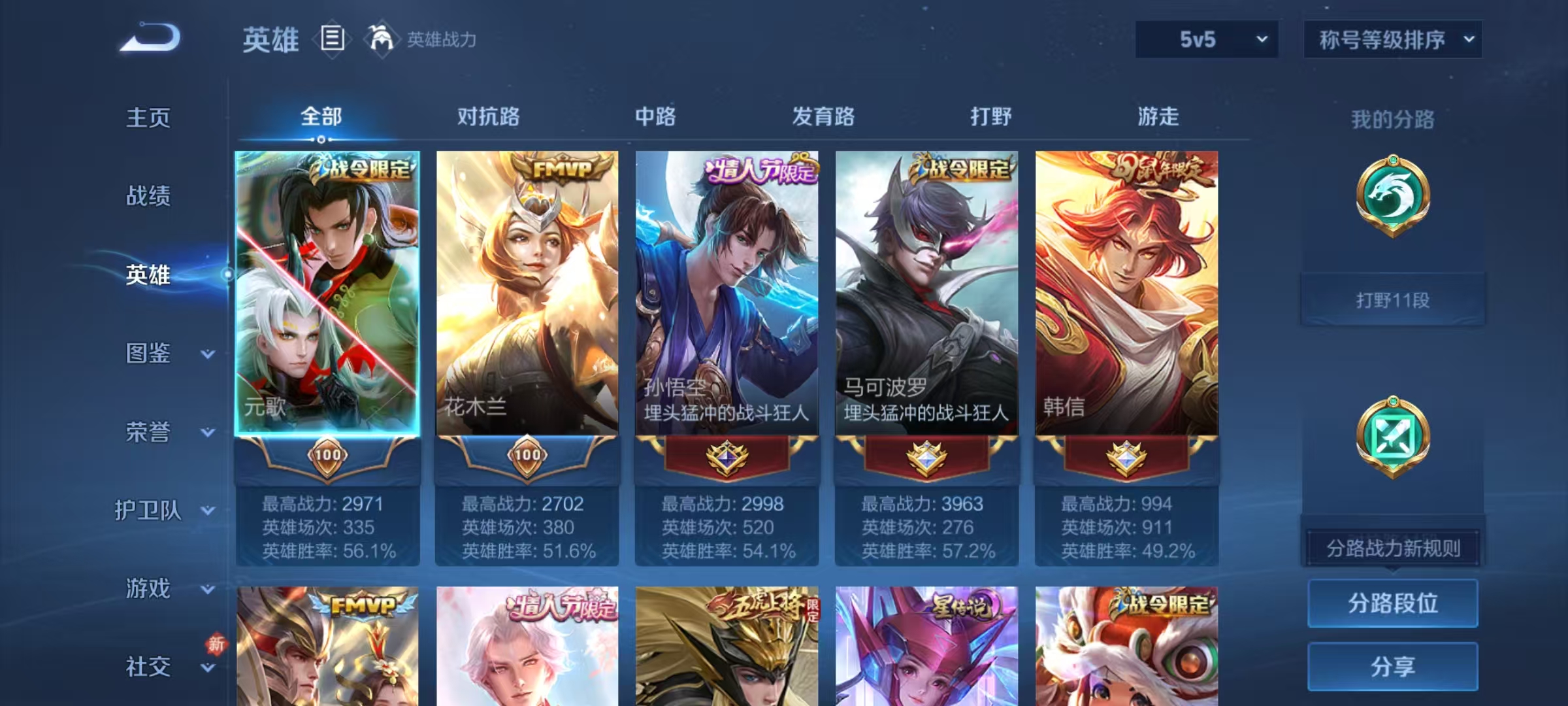Open the 称号等级排序 sorting dropdown

tap(1393, 39)
